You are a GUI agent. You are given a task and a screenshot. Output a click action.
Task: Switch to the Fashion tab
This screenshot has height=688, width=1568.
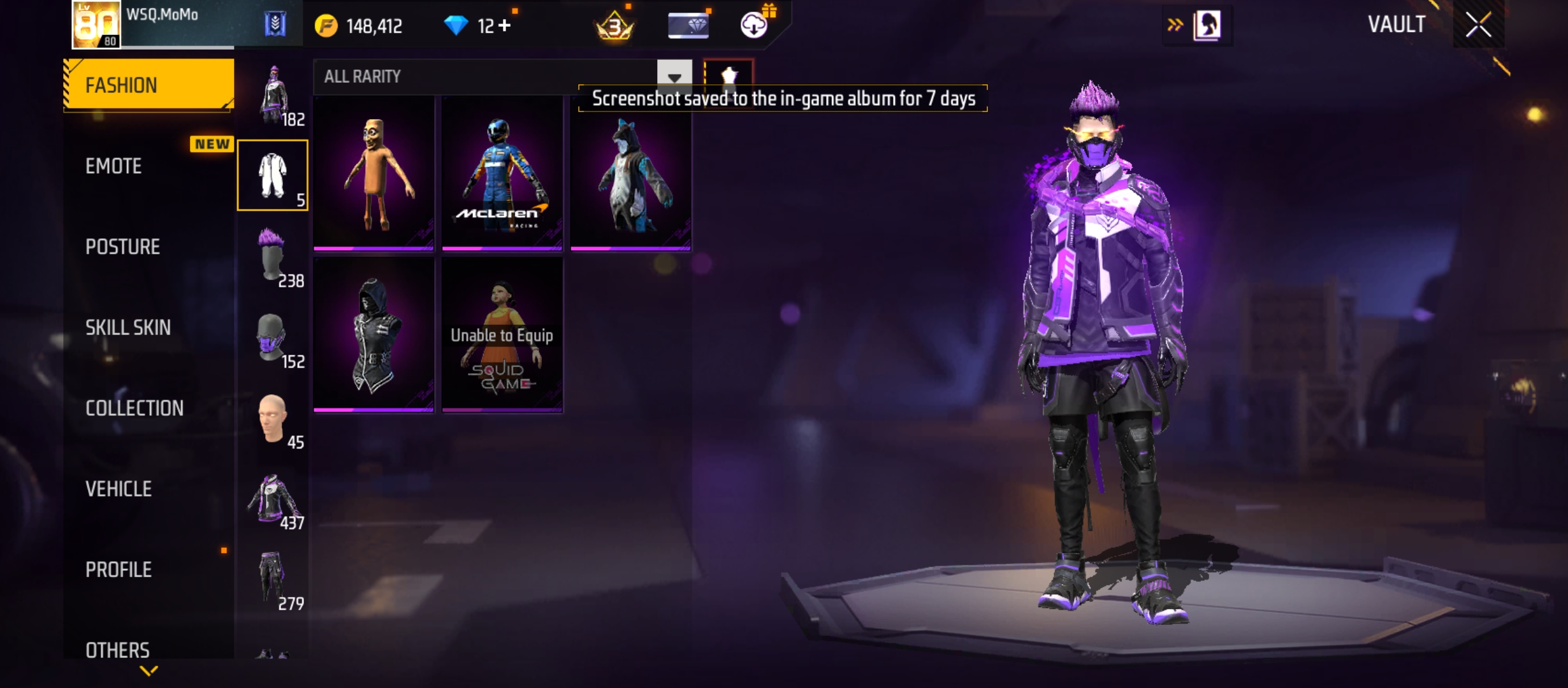(149, 85)
